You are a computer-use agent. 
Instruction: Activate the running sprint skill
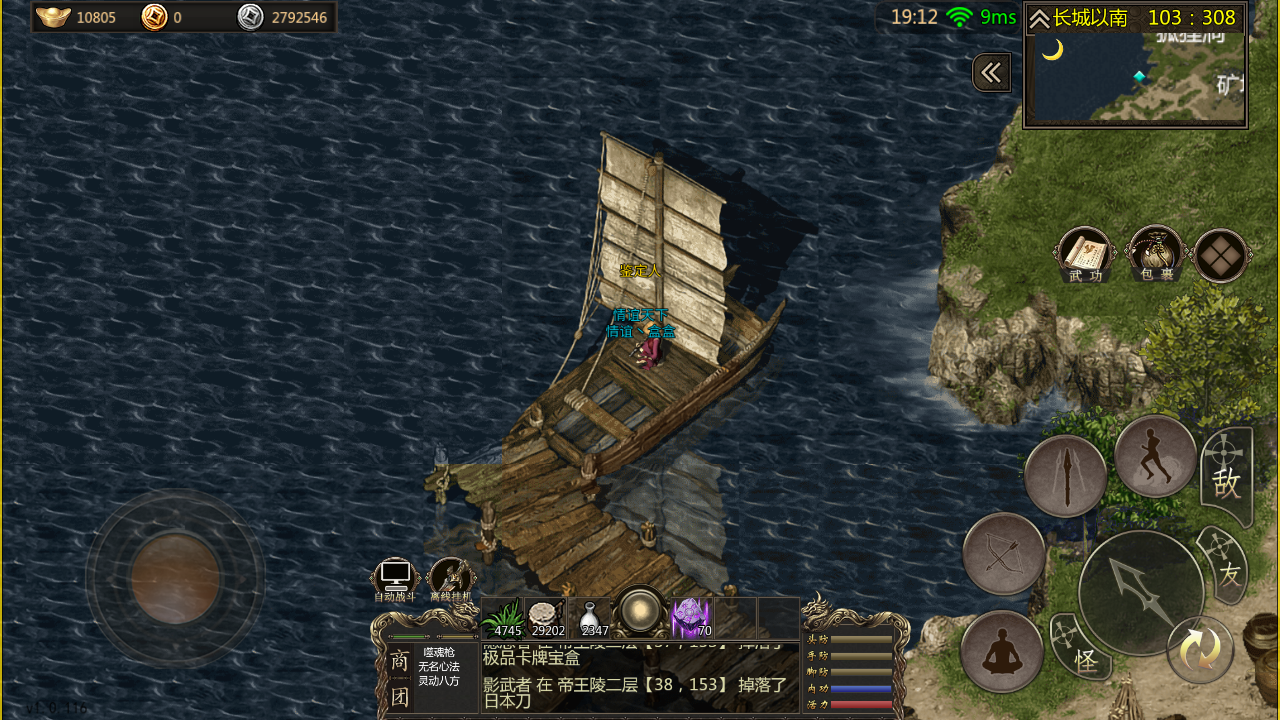click(1155, 456)
